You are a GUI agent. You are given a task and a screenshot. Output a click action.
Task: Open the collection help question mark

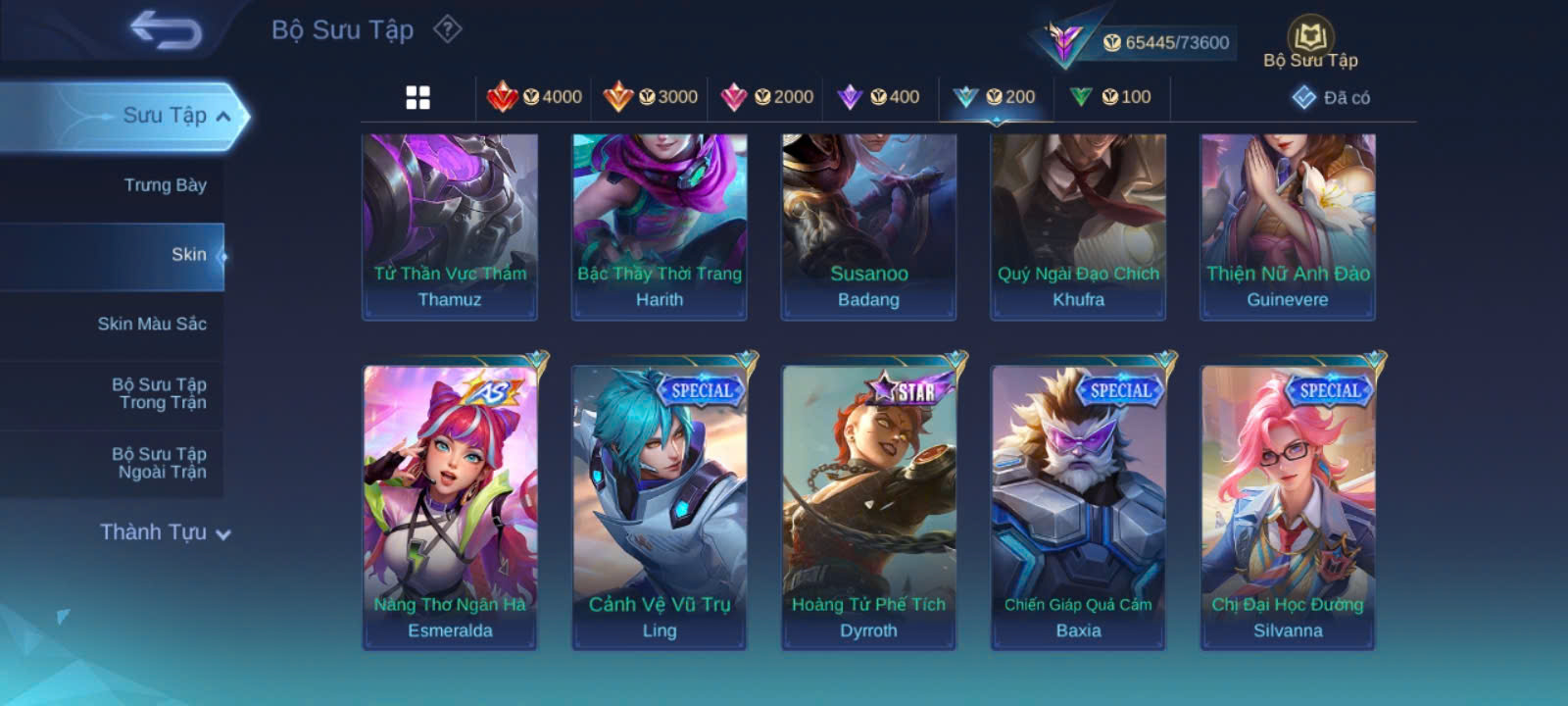[x=447, y=29]
